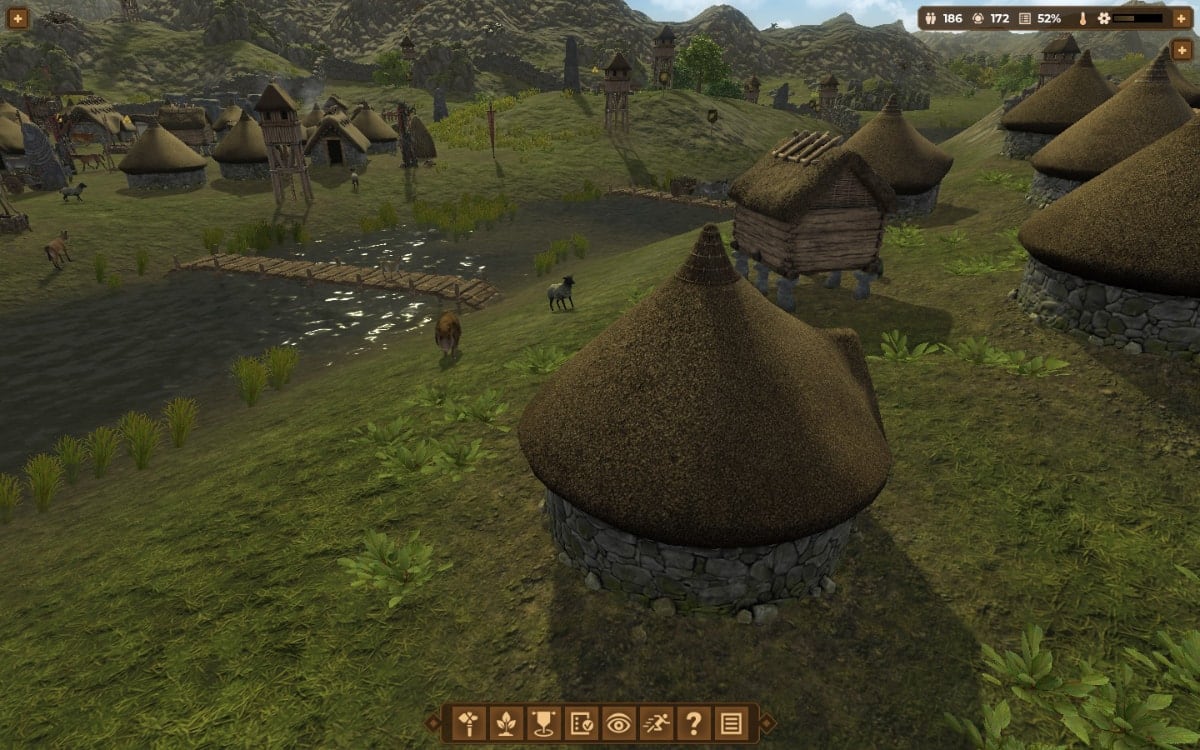
Task: Open the build menu hammer icon
Action: (x=468, y=722)
